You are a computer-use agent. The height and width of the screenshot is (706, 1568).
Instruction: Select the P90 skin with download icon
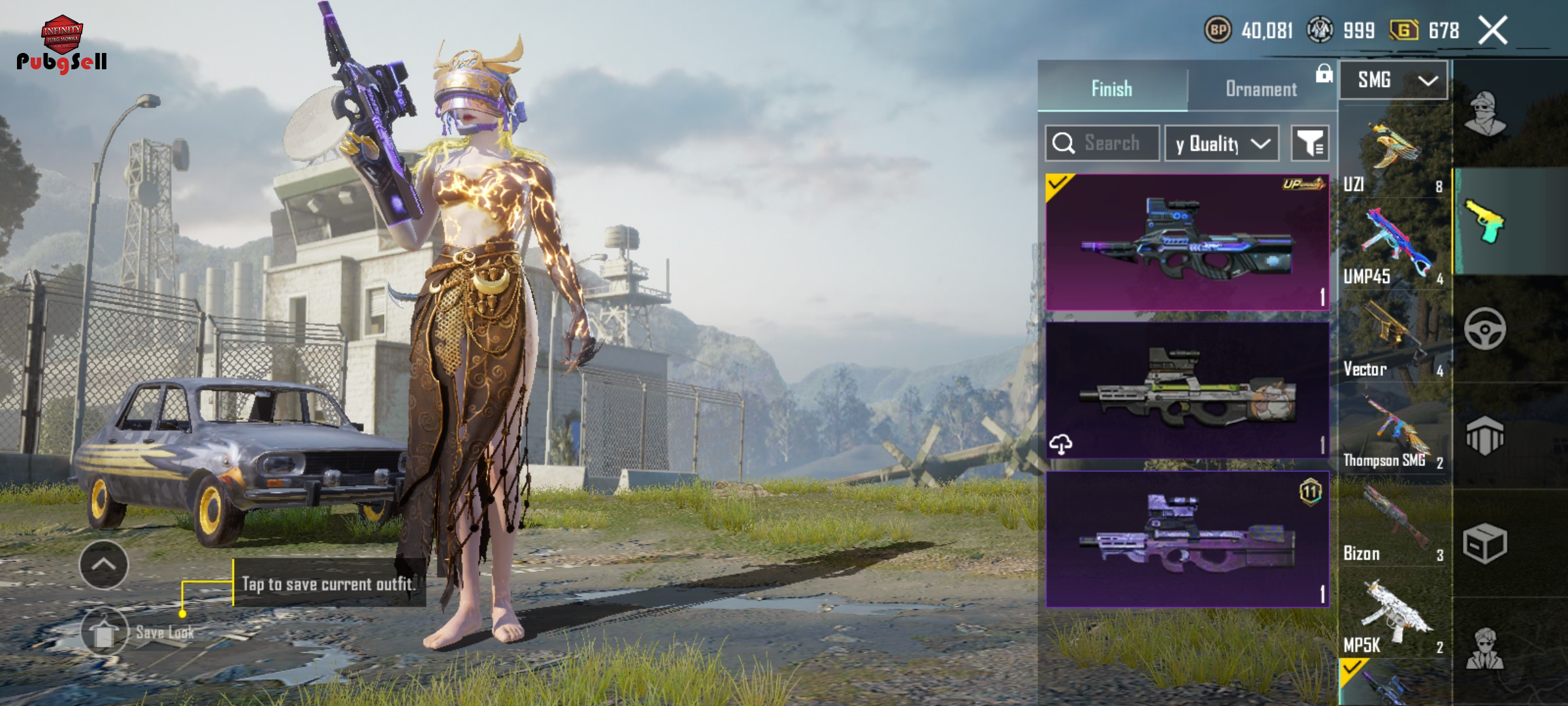[1187, 390]
